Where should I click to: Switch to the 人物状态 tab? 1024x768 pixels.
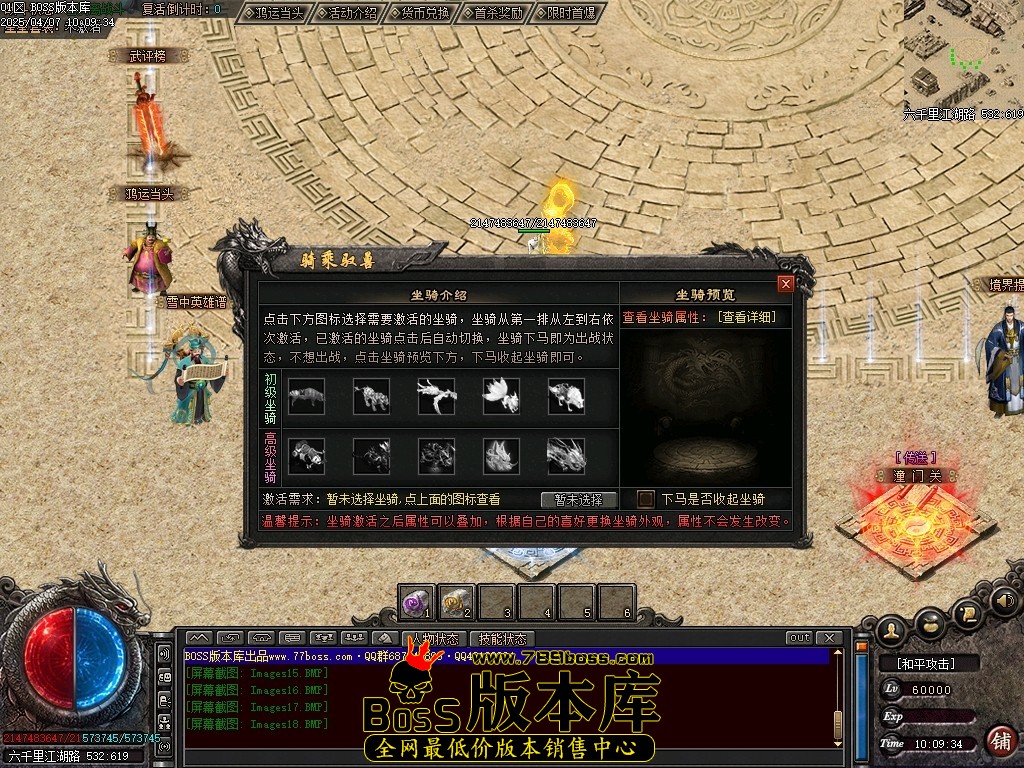434,638
